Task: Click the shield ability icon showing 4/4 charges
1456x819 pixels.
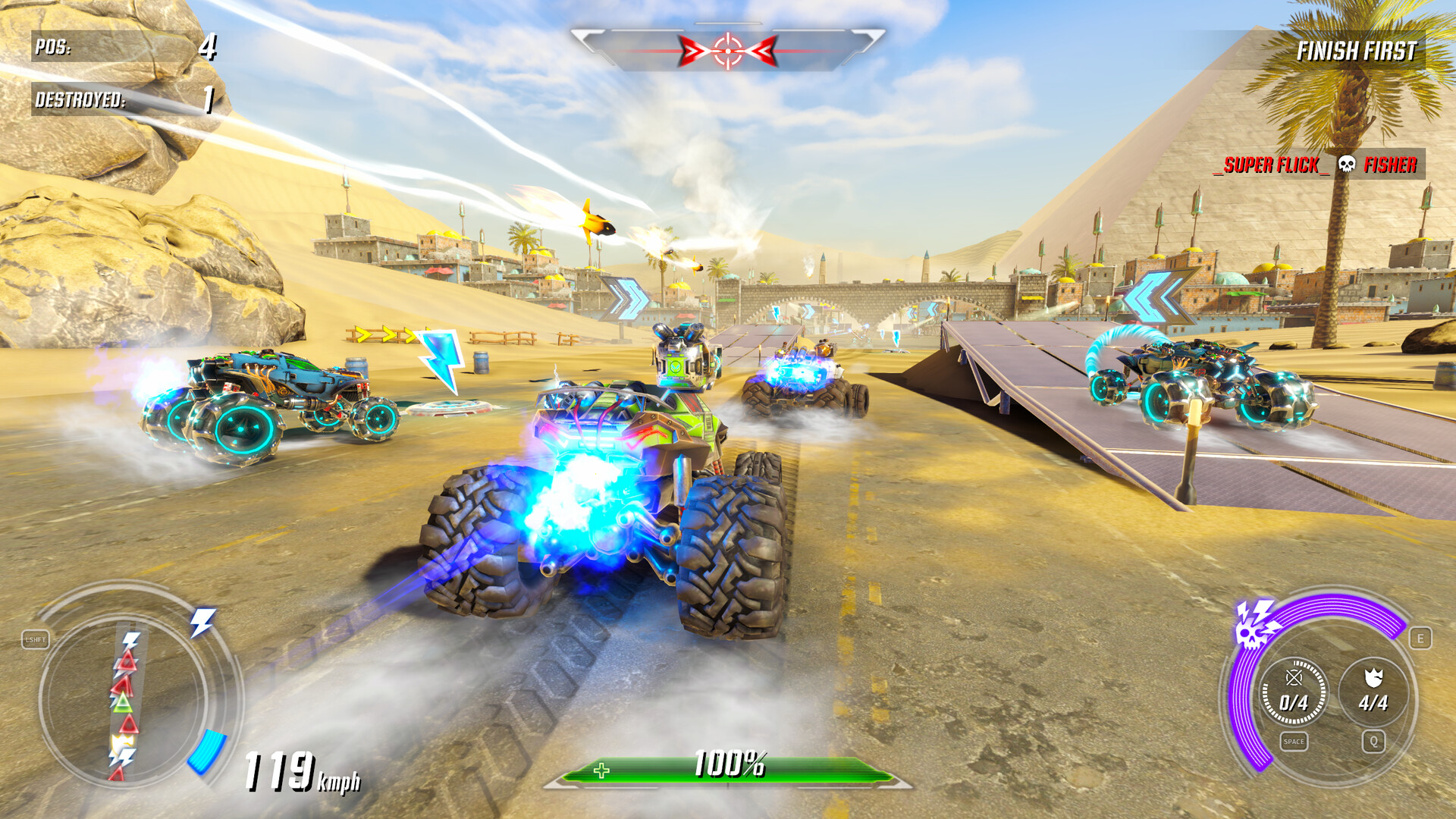Action: [x=1375, y=691]
